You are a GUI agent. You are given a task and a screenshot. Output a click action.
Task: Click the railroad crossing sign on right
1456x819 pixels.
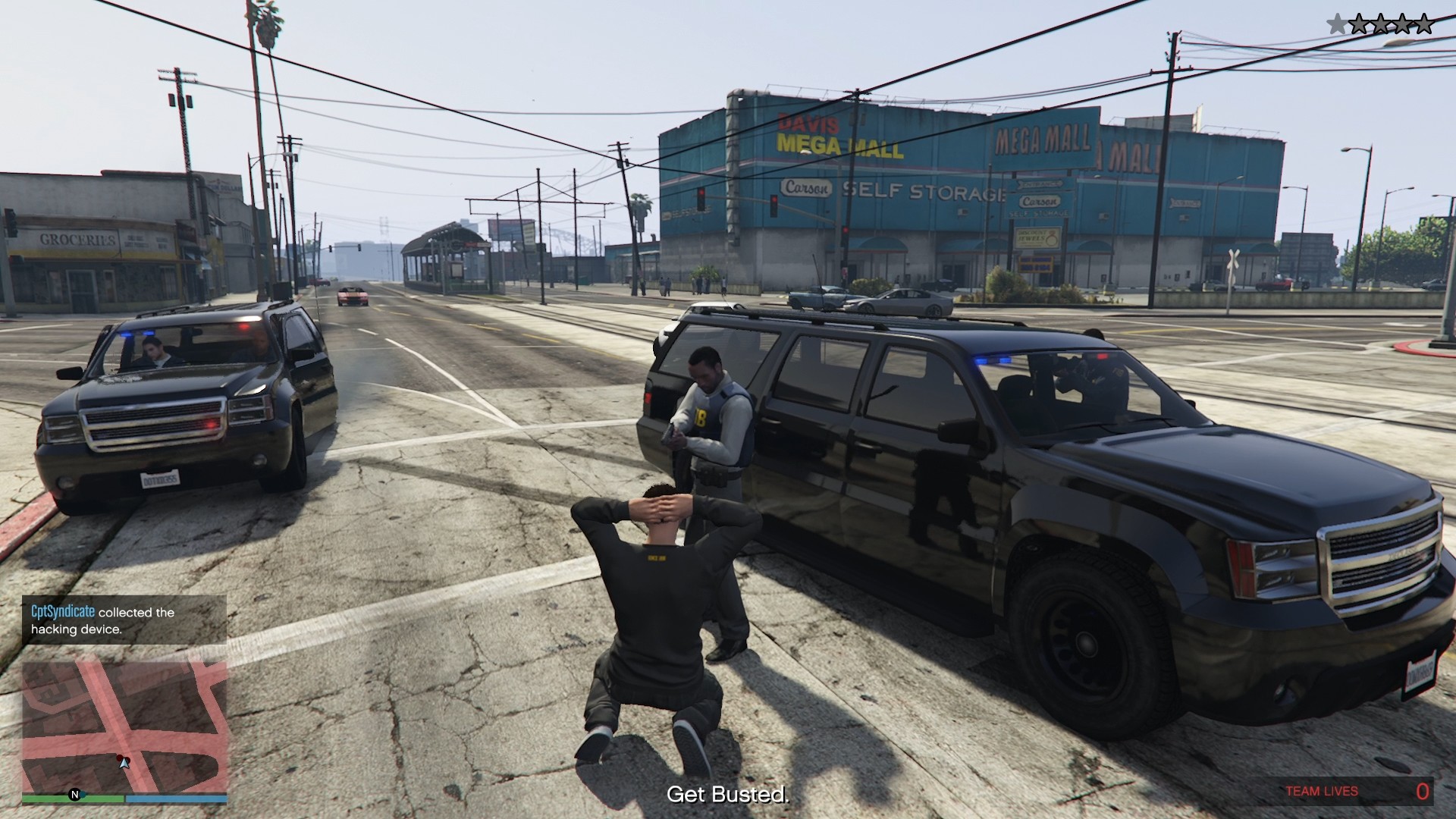[1233, 258]
